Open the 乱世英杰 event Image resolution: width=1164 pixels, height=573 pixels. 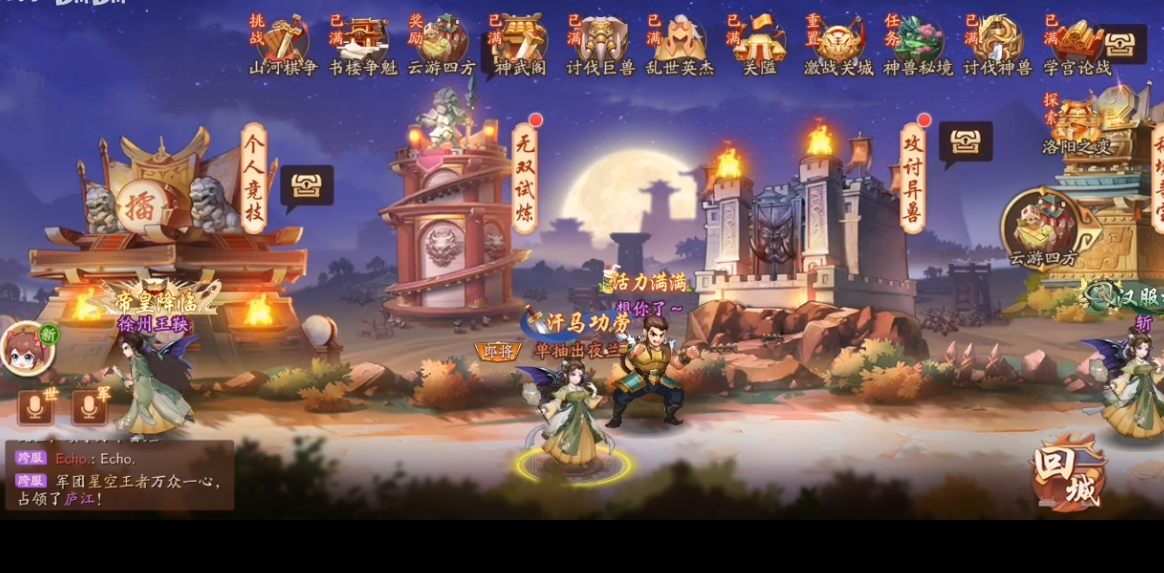pos(680,42)
